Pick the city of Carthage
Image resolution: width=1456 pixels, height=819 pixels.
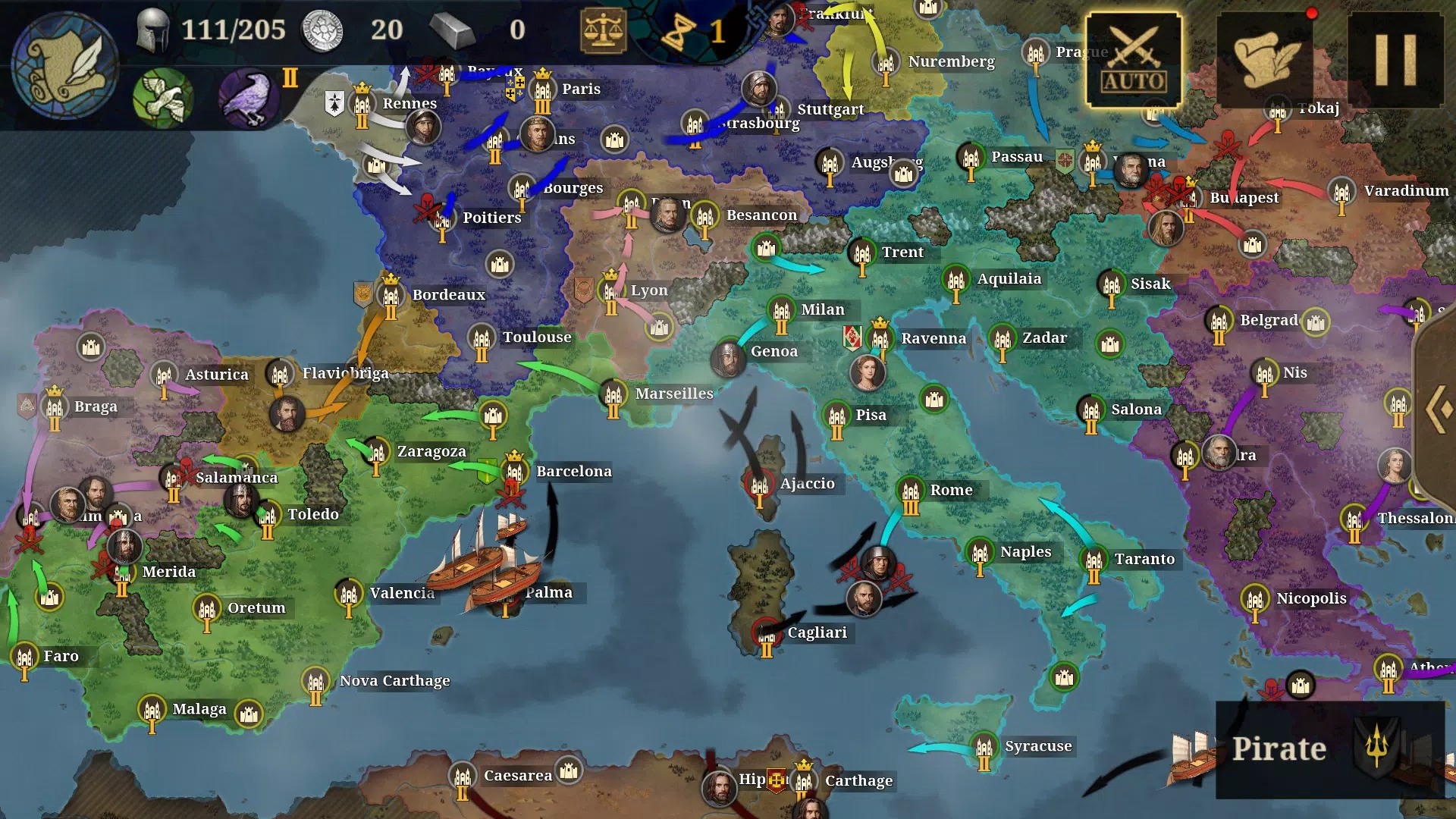click(804, 781)
